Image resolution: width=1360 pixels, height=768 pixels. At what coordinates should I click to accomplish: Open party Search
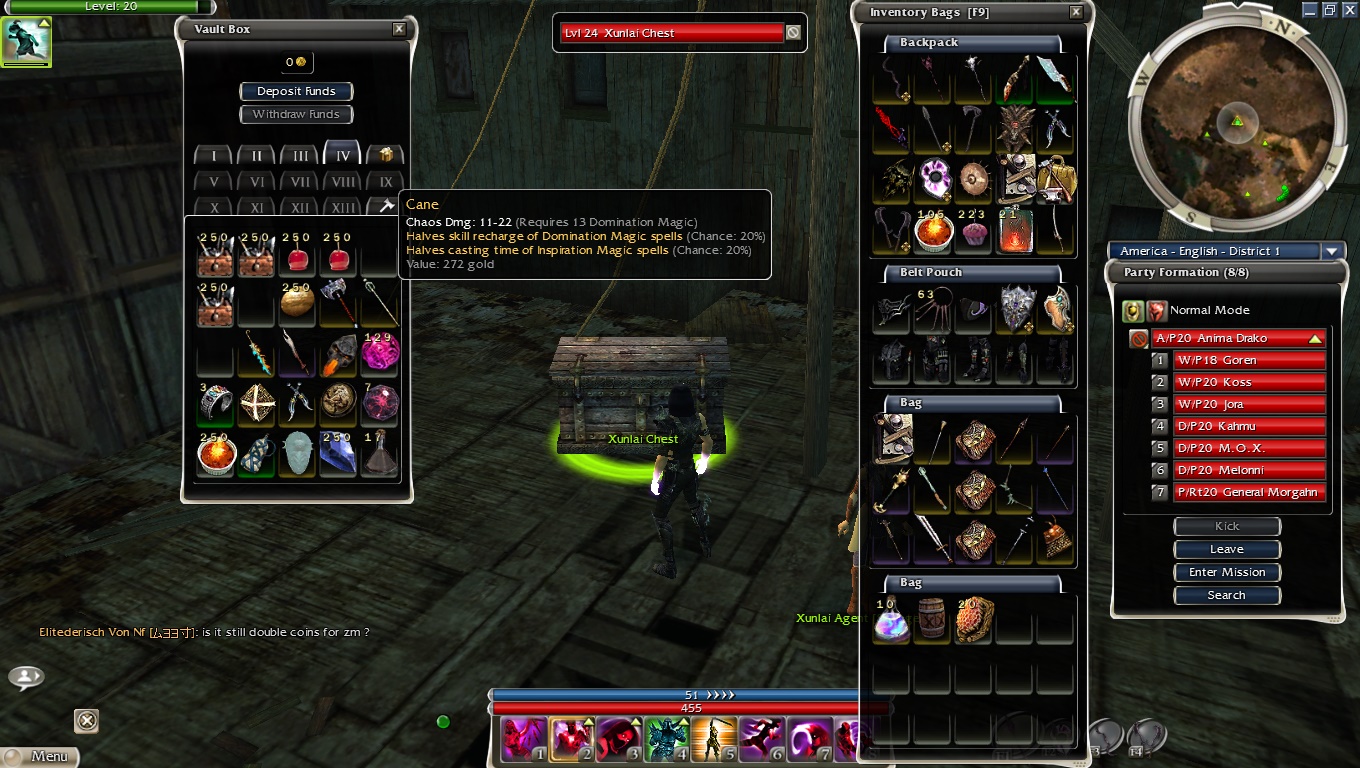(1227, 595)
